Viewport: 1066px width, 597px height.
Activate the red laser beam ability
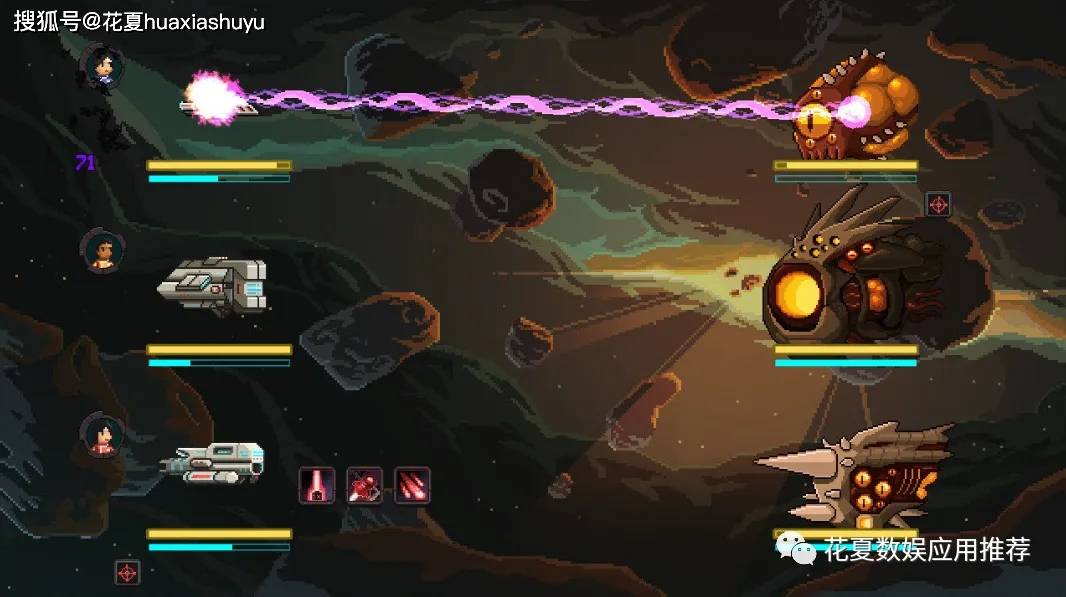[x=317, y=485]
